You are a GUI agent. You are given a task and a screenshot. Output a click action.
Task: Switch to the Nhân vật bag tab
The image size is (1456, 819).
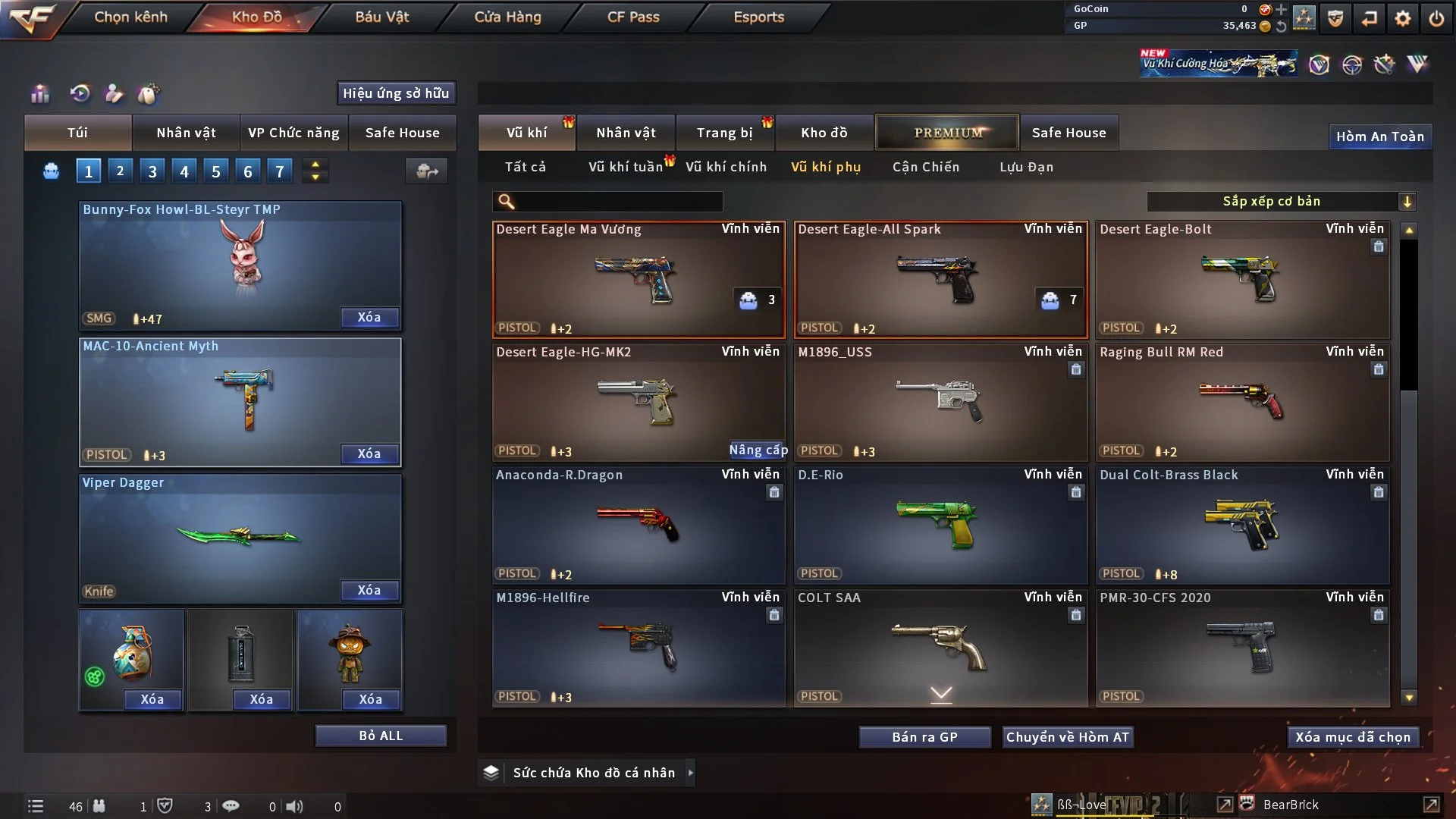(186, 133)
